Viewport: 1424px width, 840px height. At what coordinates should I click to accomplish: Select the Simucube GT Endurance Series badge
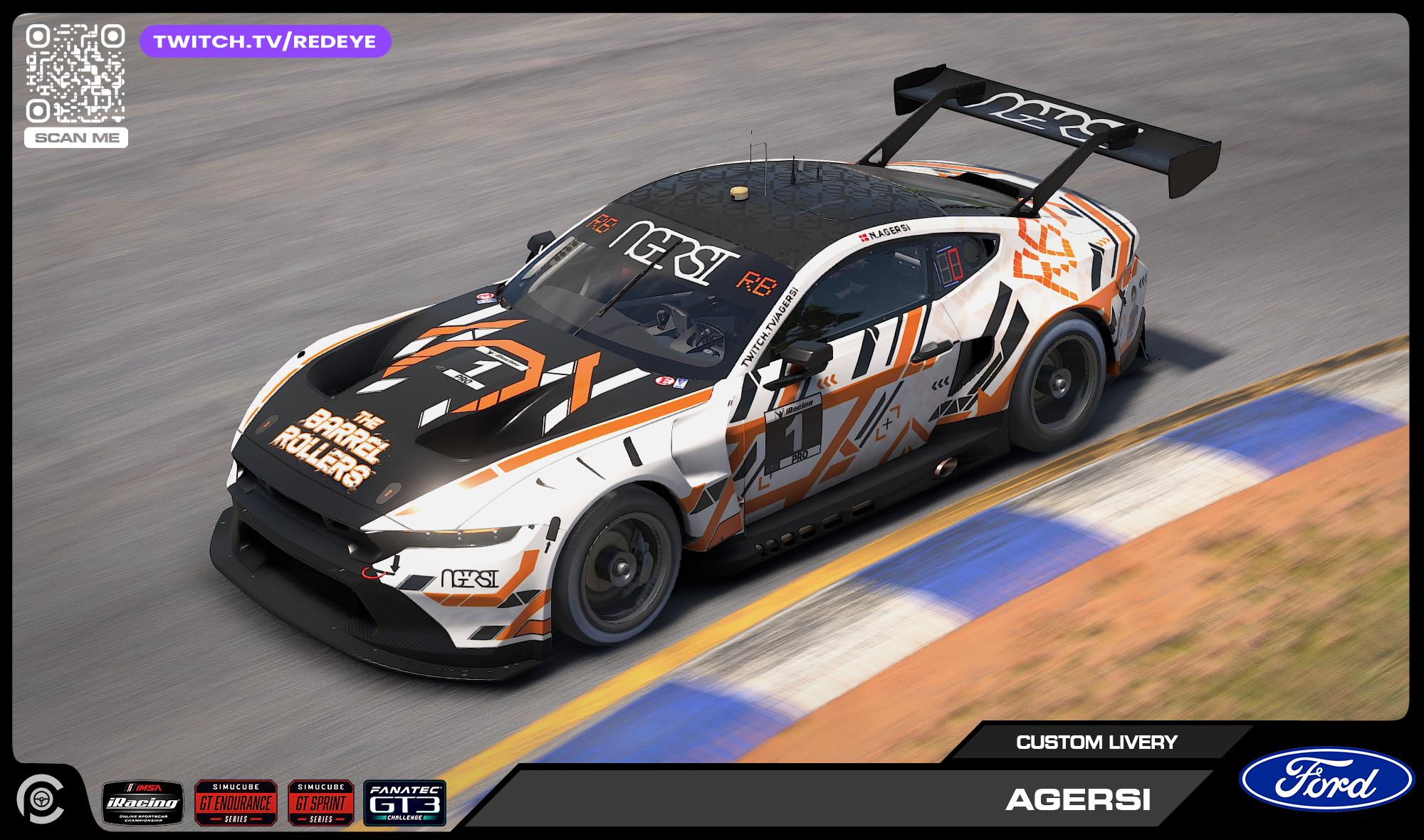(x=236, y=802)
